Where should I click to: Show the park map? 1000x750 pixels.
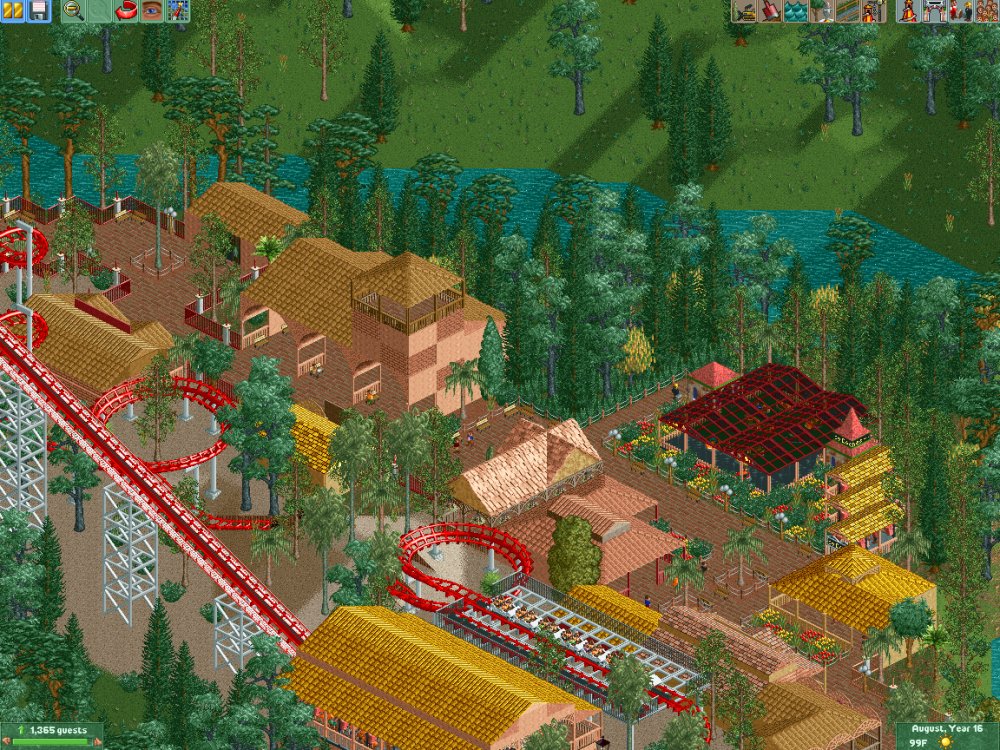point(178,11)
